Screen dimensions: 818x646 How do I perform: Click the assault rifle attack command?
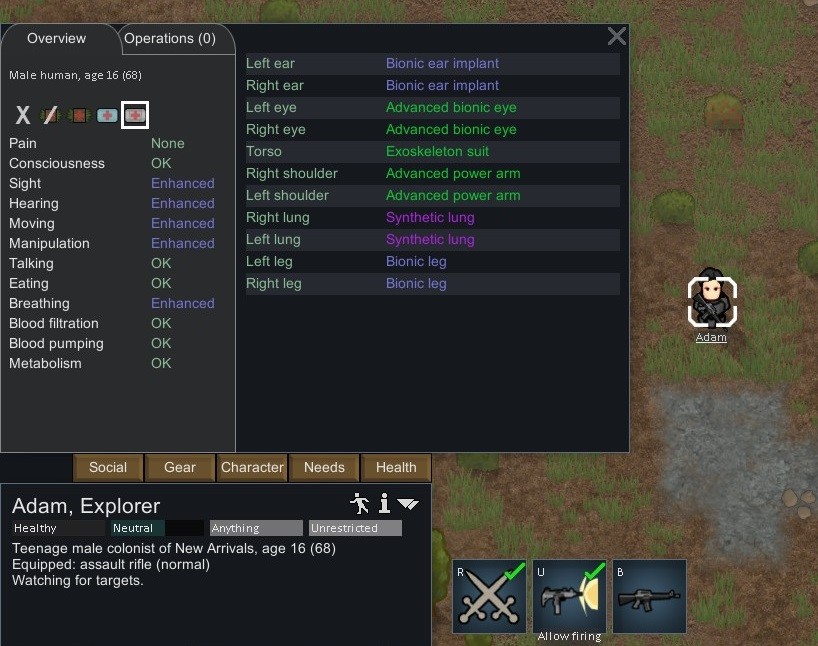[649, 596]
